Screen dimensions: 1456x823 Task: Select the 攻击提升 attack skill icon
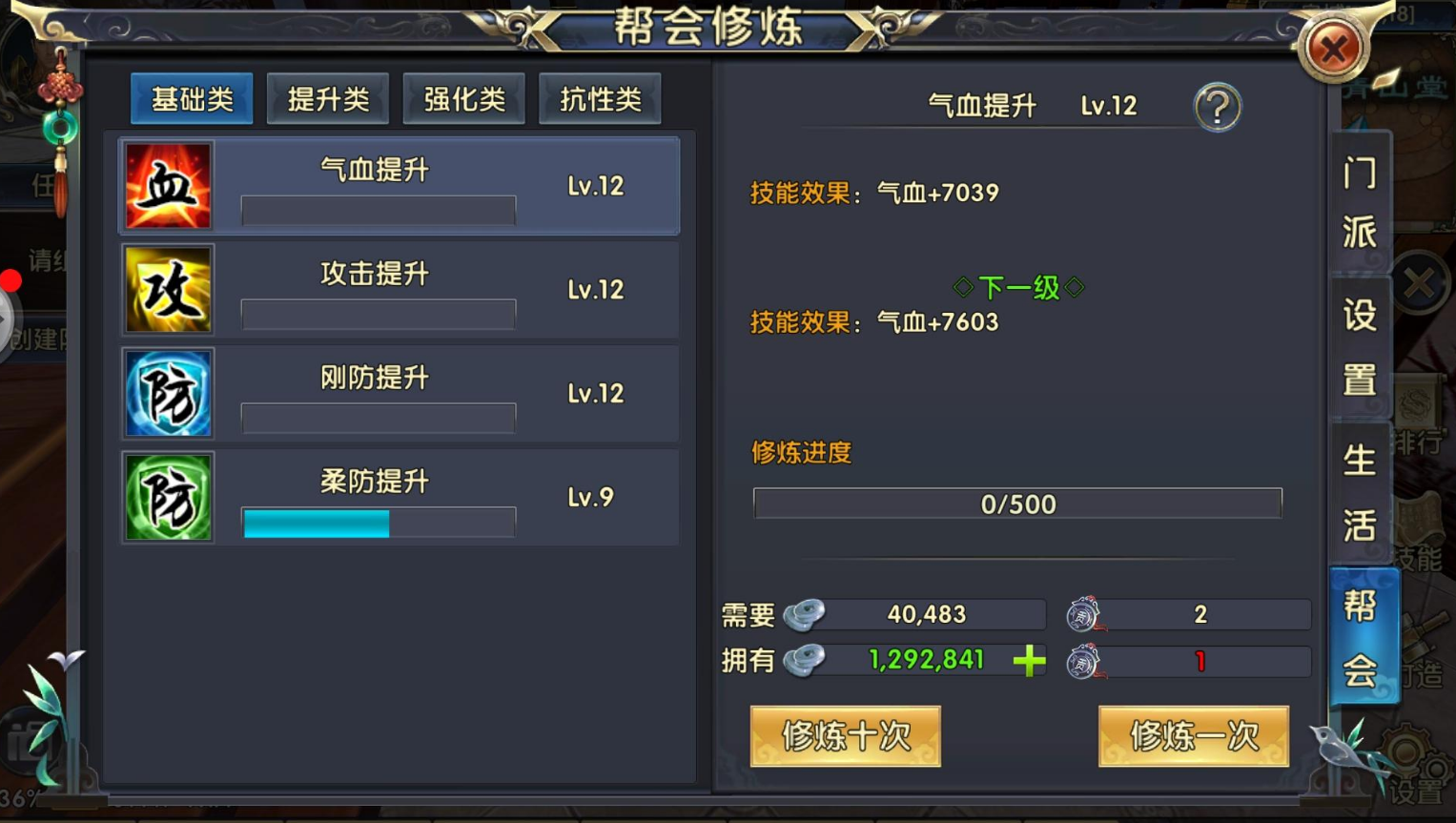point(168,289)
